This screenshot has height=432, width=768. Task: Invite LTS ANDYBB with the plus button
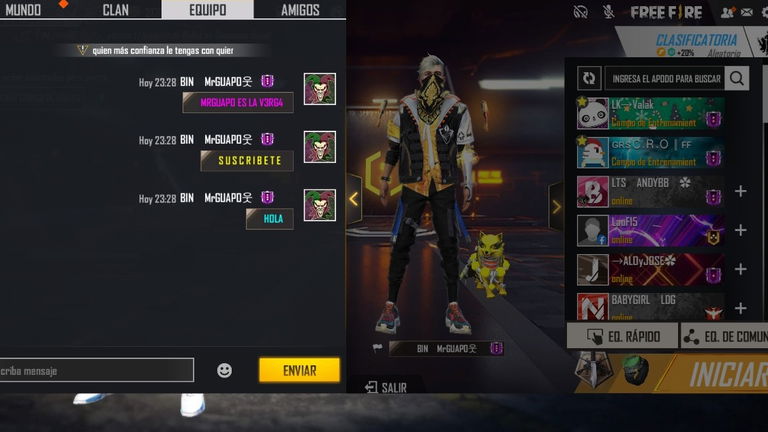(x=740, y=191)
